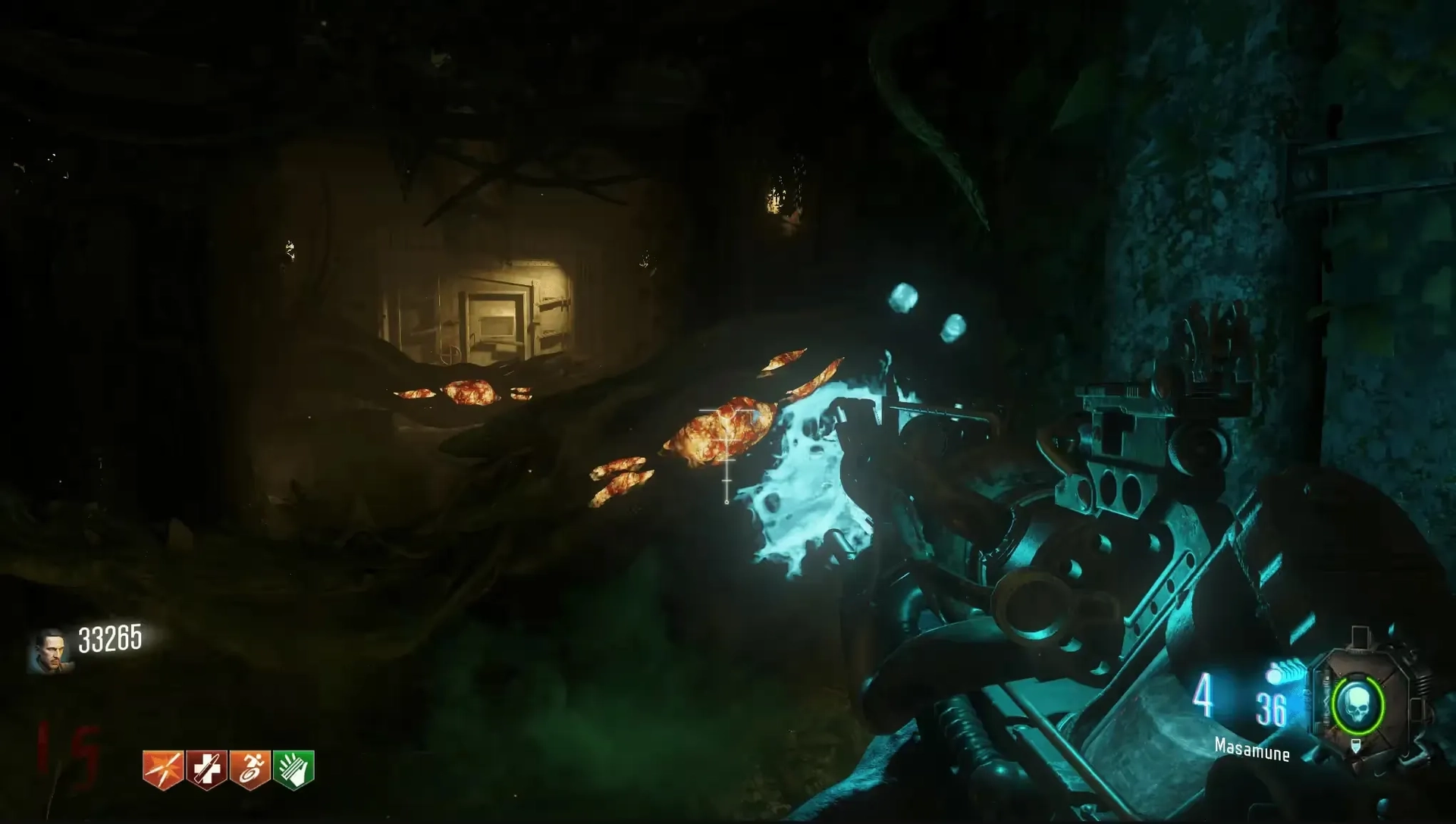
Task: Select the Masamune weapon name label
Action: pyautogui.click(x=1252, y=749)
